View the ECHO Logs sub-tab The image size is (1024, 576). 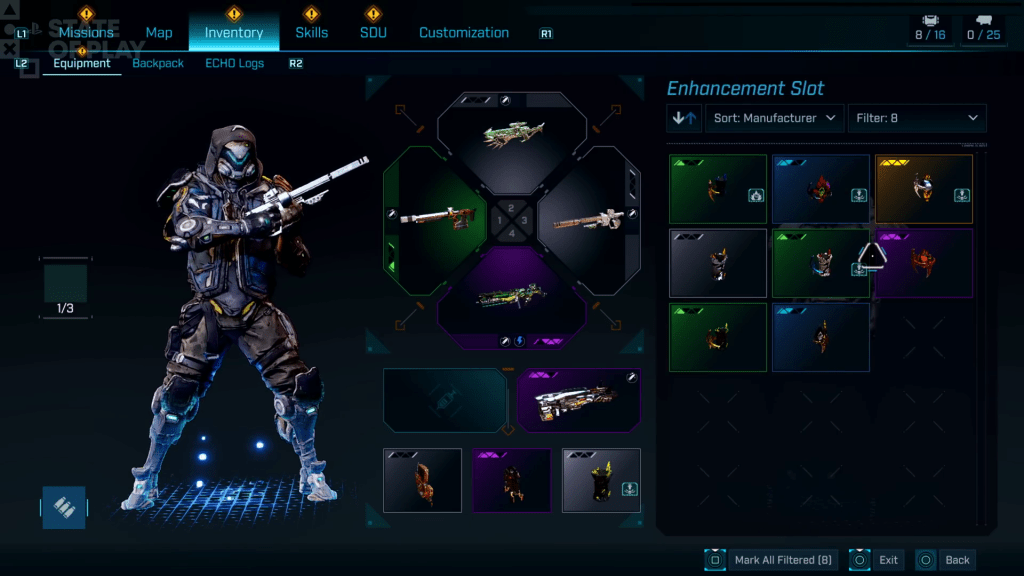coord(234,63)
